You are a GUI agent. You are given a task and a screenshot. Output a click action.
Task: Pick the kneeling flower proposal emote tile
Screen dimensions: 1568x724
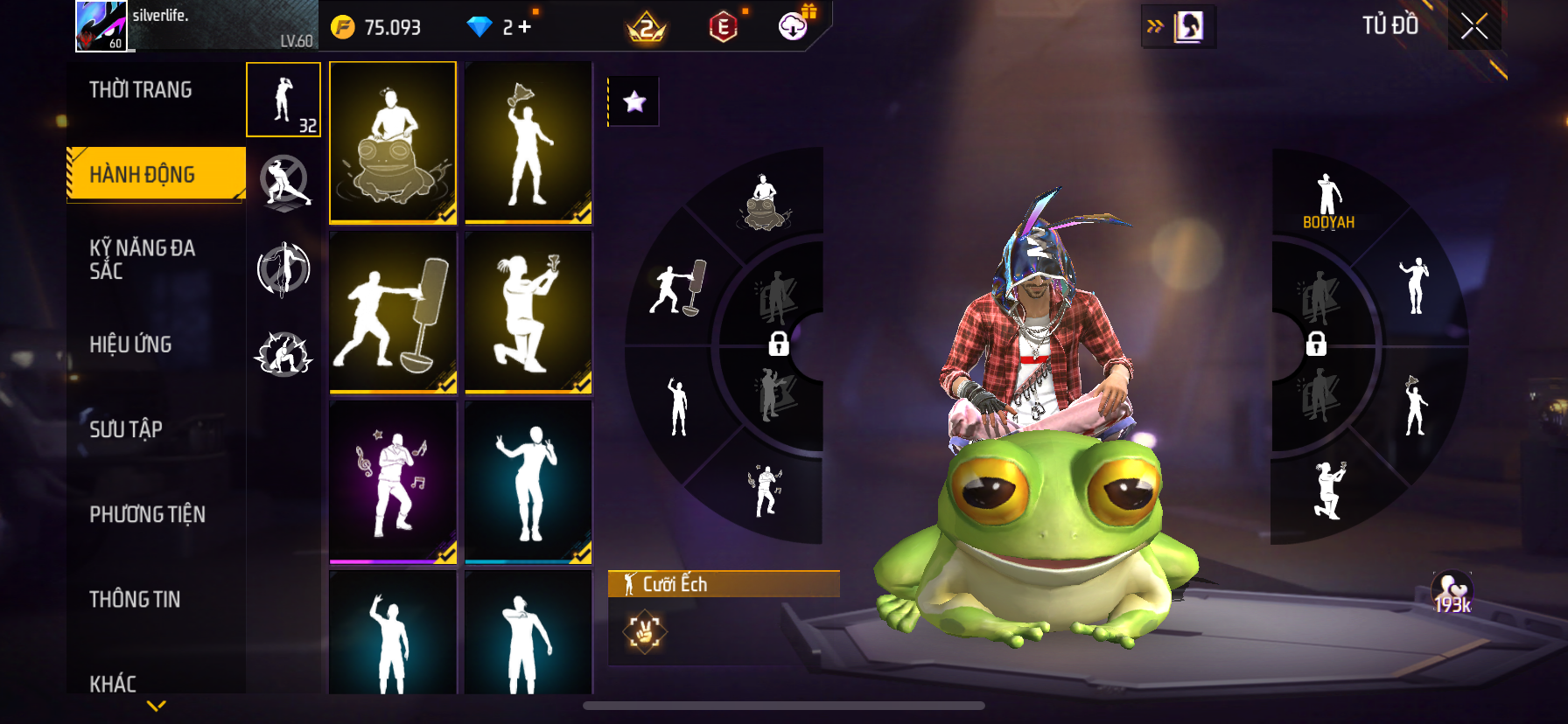(528, 312)
